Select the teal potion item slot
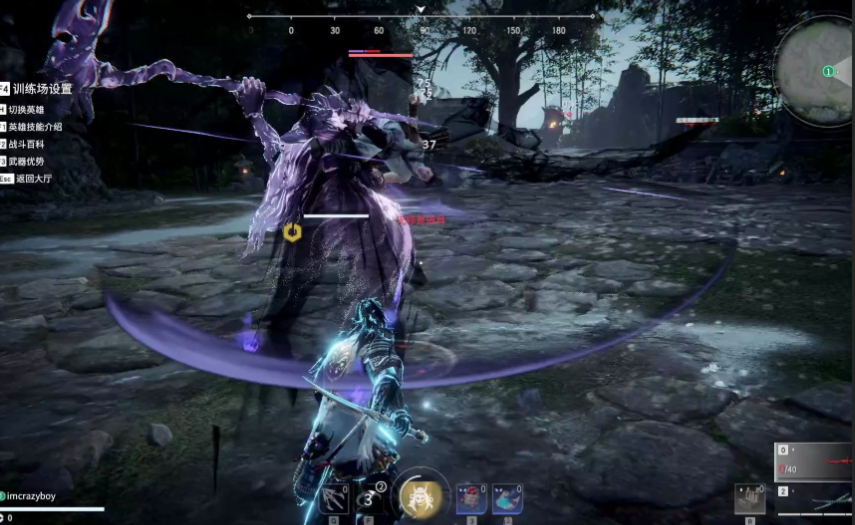 point(507,497)
